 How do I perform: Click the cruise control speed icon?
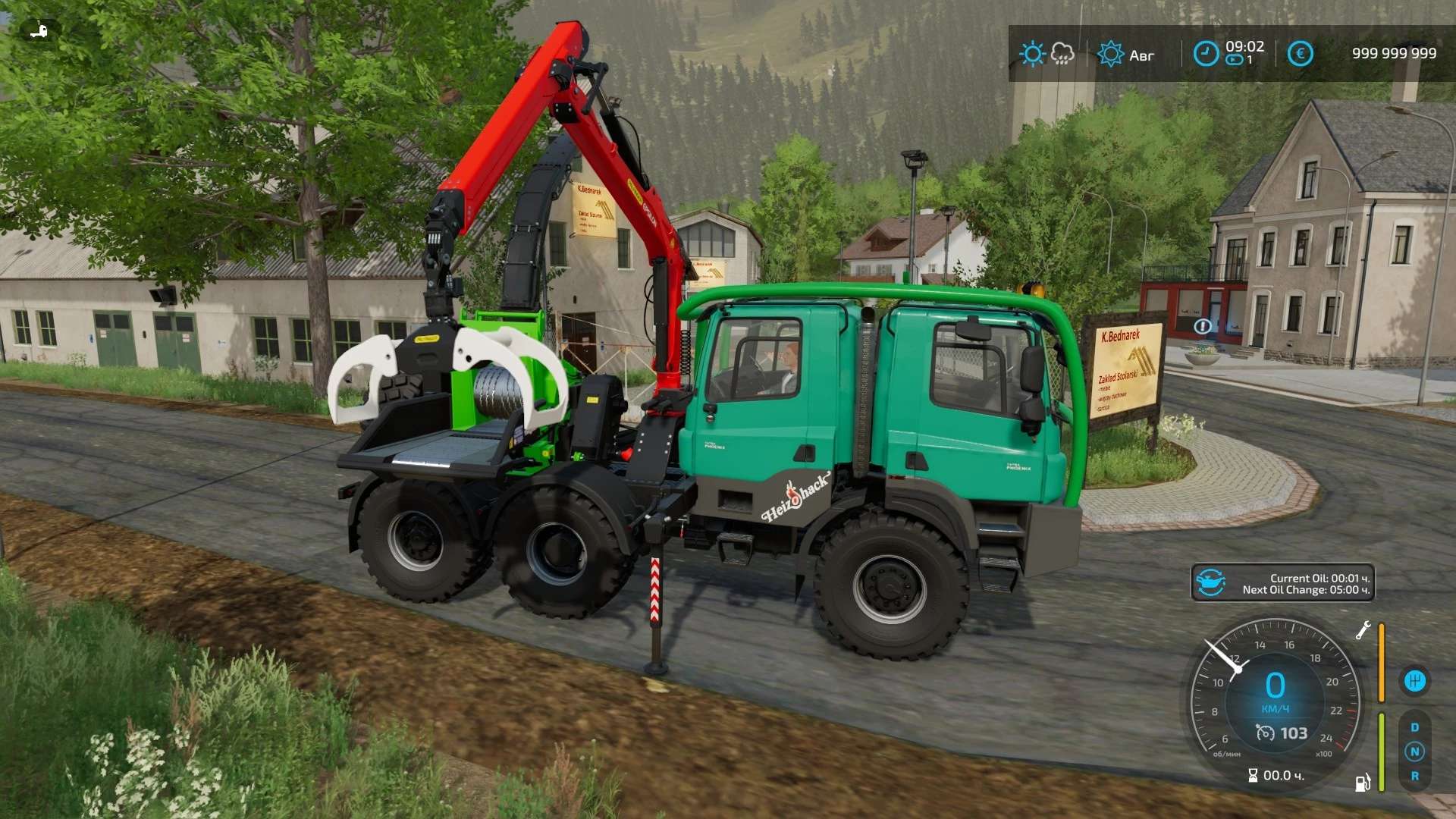1265,733
